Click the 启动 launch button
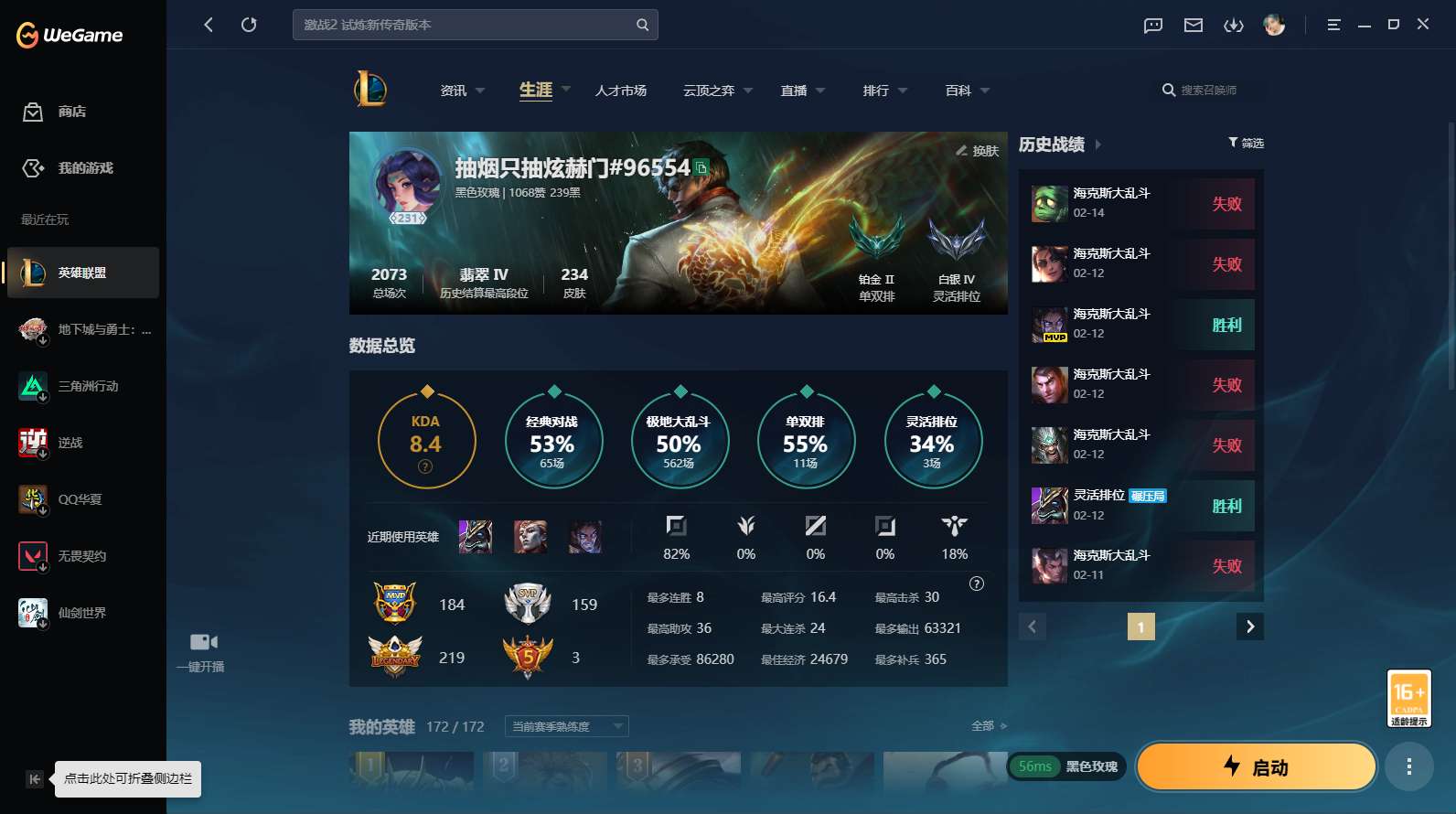Viewport: 1456px width, 814px height. coord(1257,767)
